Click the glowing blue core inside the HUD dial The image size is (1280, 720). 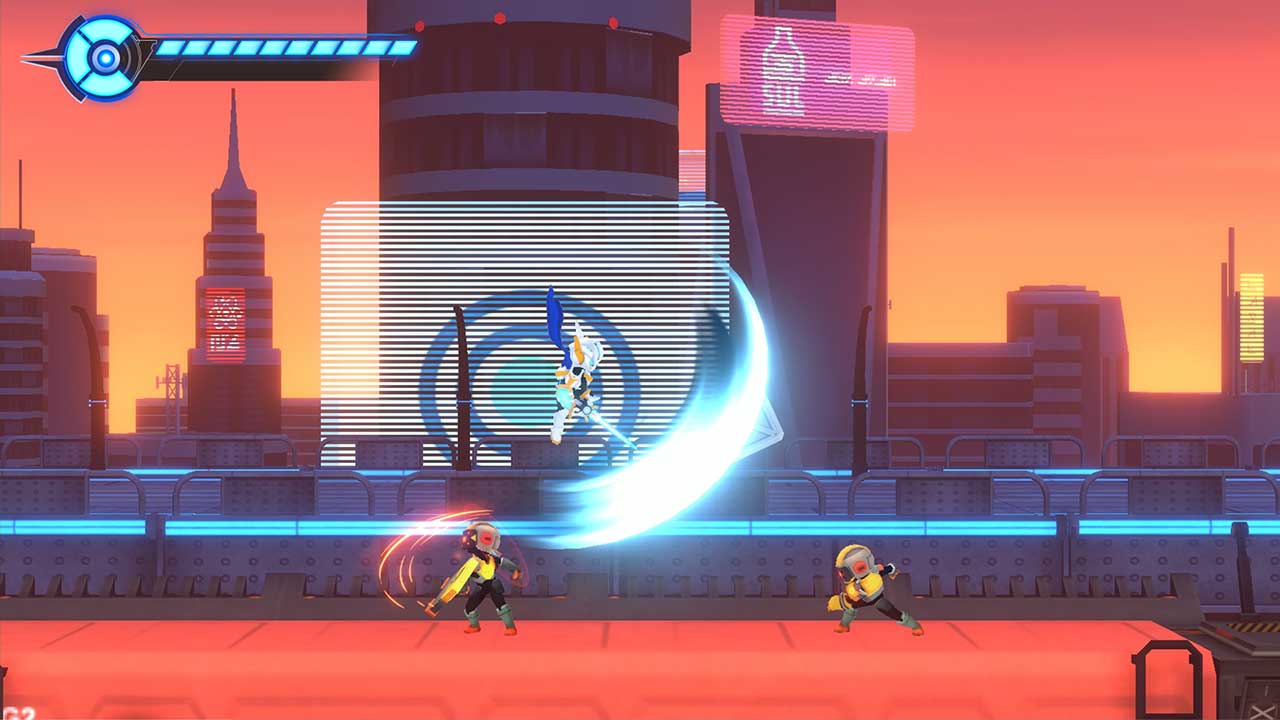pos(105,56)
